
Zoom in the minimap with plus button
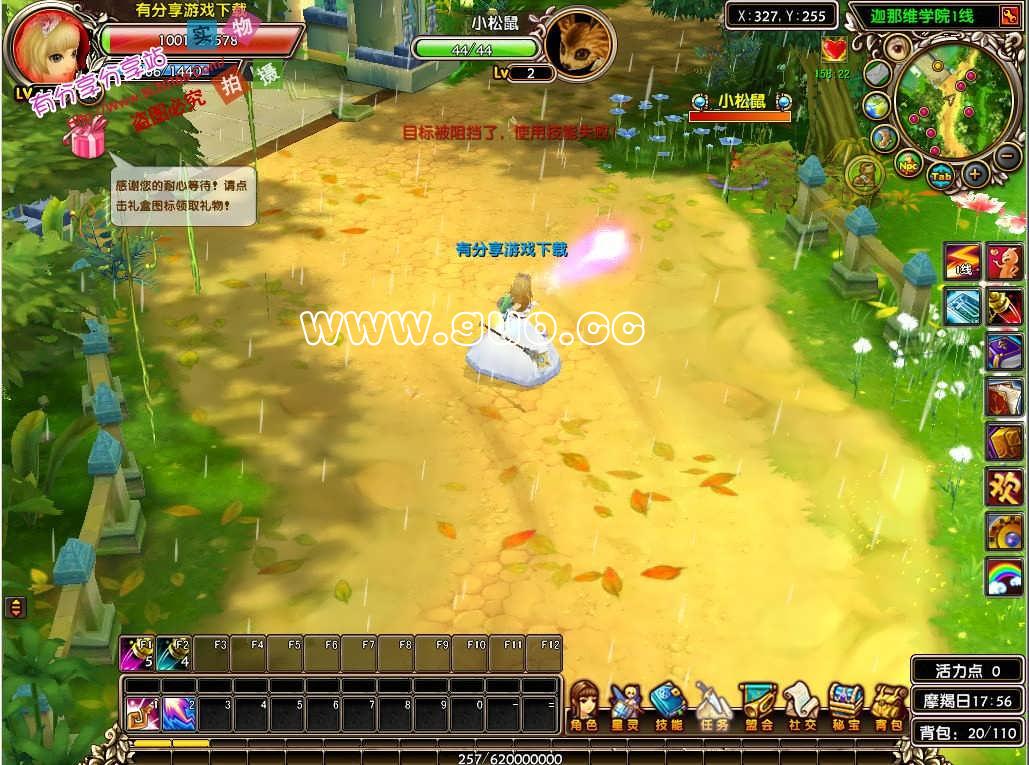coord(975,173)
